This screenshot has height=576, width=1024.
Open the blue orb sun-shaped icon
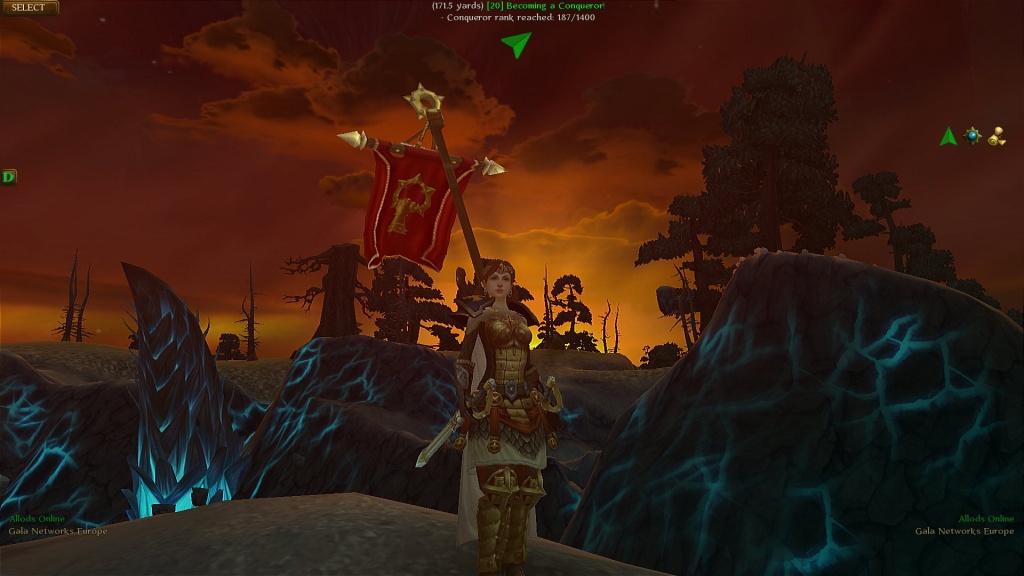972,136
